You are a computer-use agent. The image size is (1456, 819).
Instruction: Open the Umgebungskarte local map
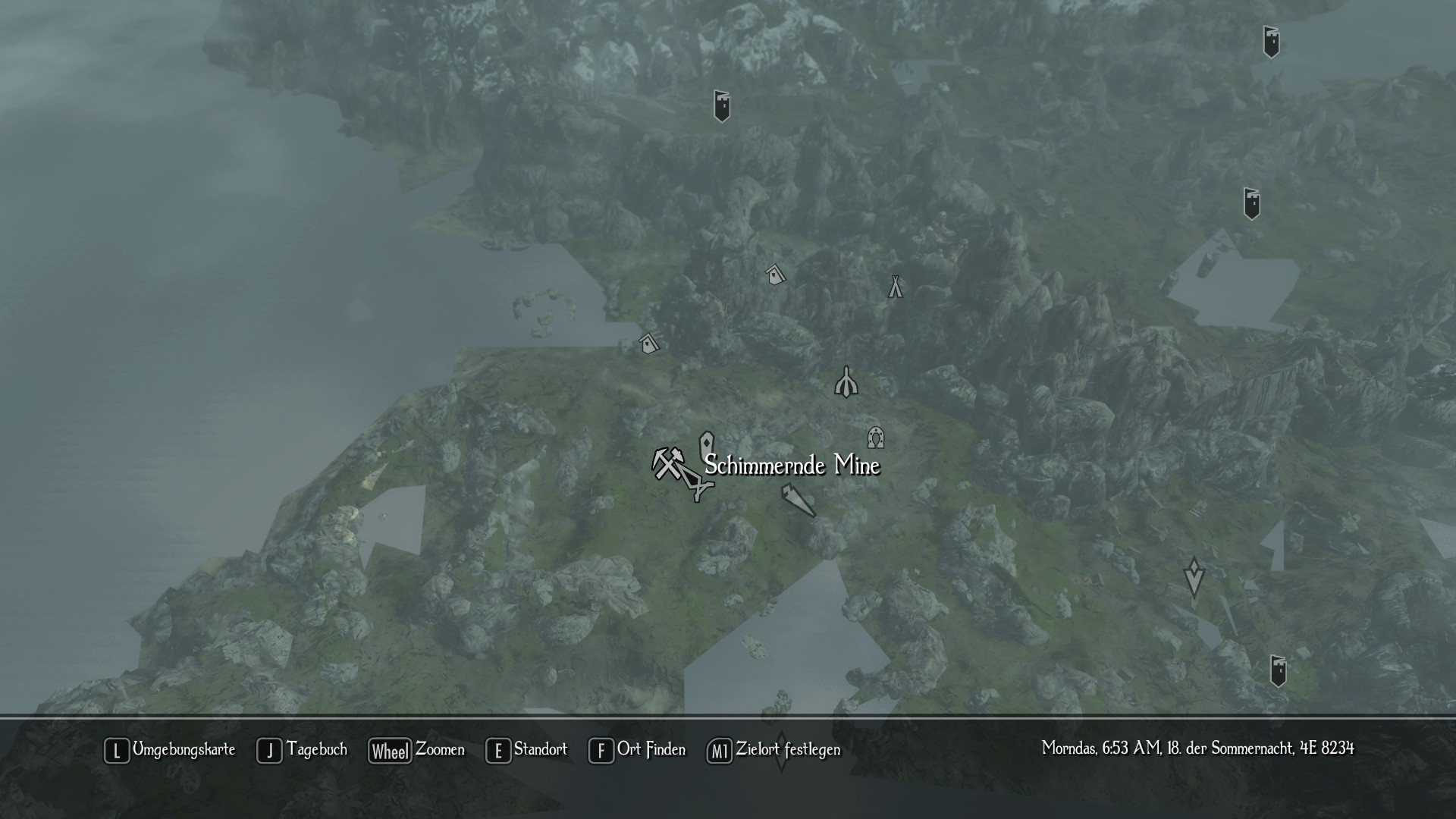pos(170,750)
